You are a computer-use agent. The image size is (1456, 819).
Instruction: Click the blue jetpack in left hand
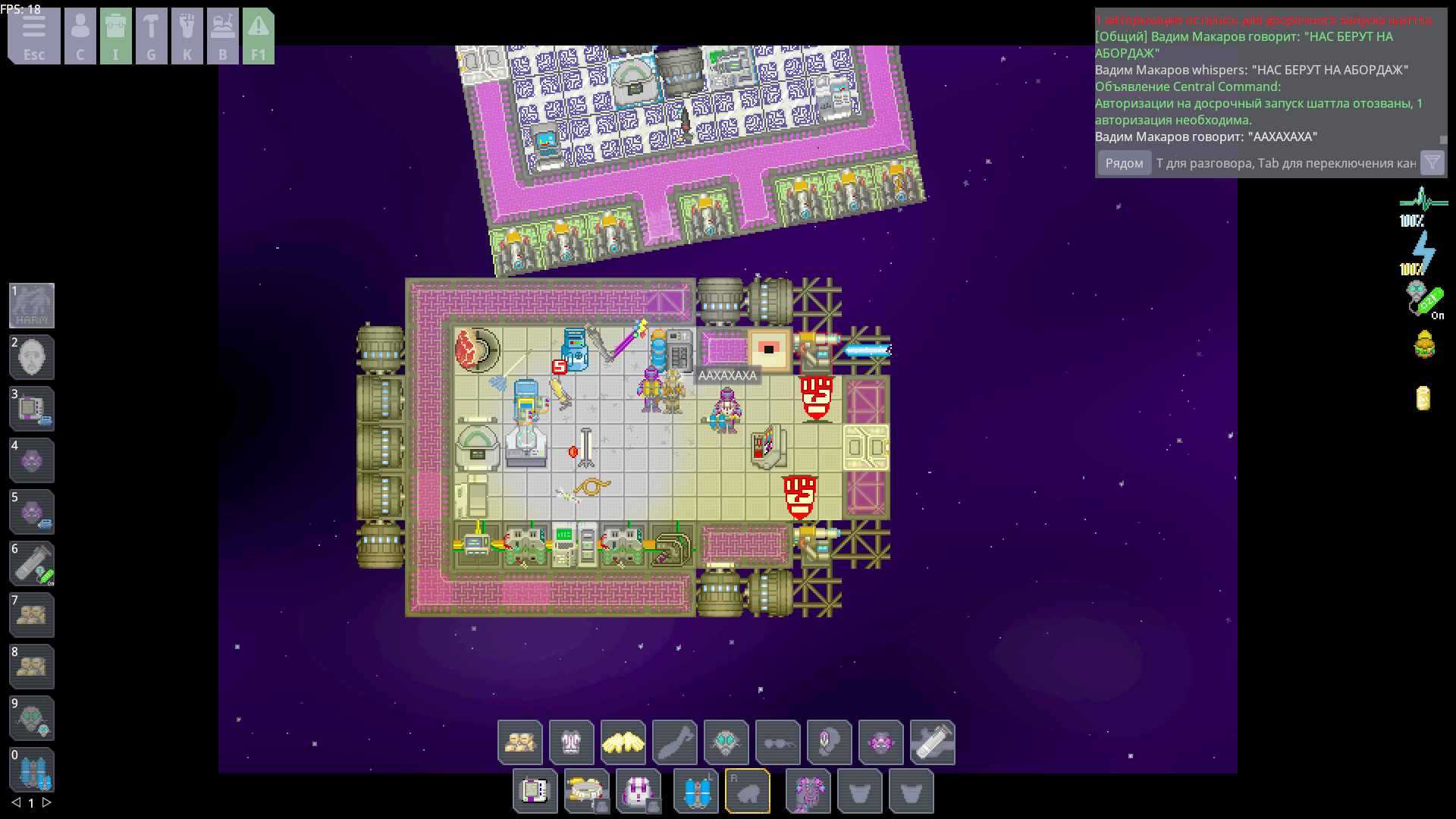pyautogui.click(x=695, y=792)
